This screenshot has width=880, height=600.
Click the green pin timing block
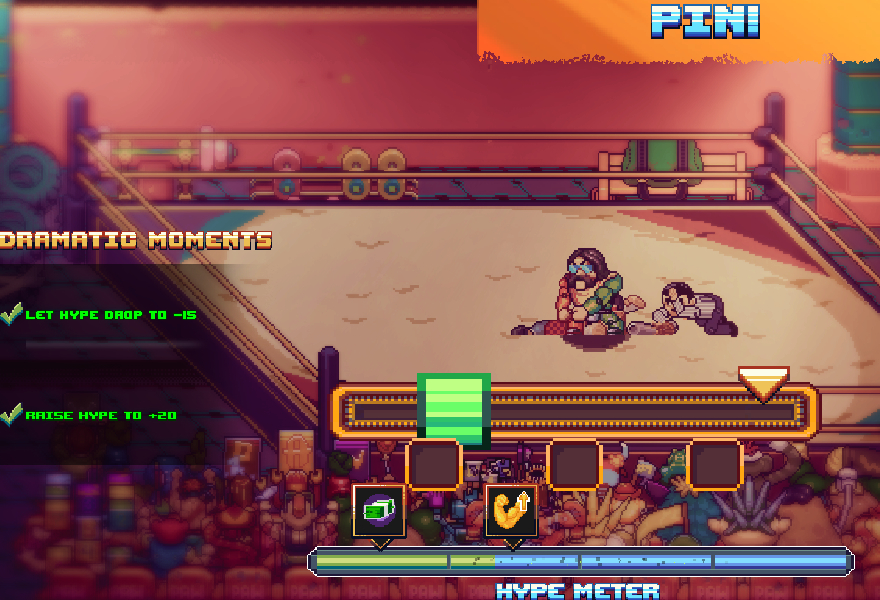(454, 409)
